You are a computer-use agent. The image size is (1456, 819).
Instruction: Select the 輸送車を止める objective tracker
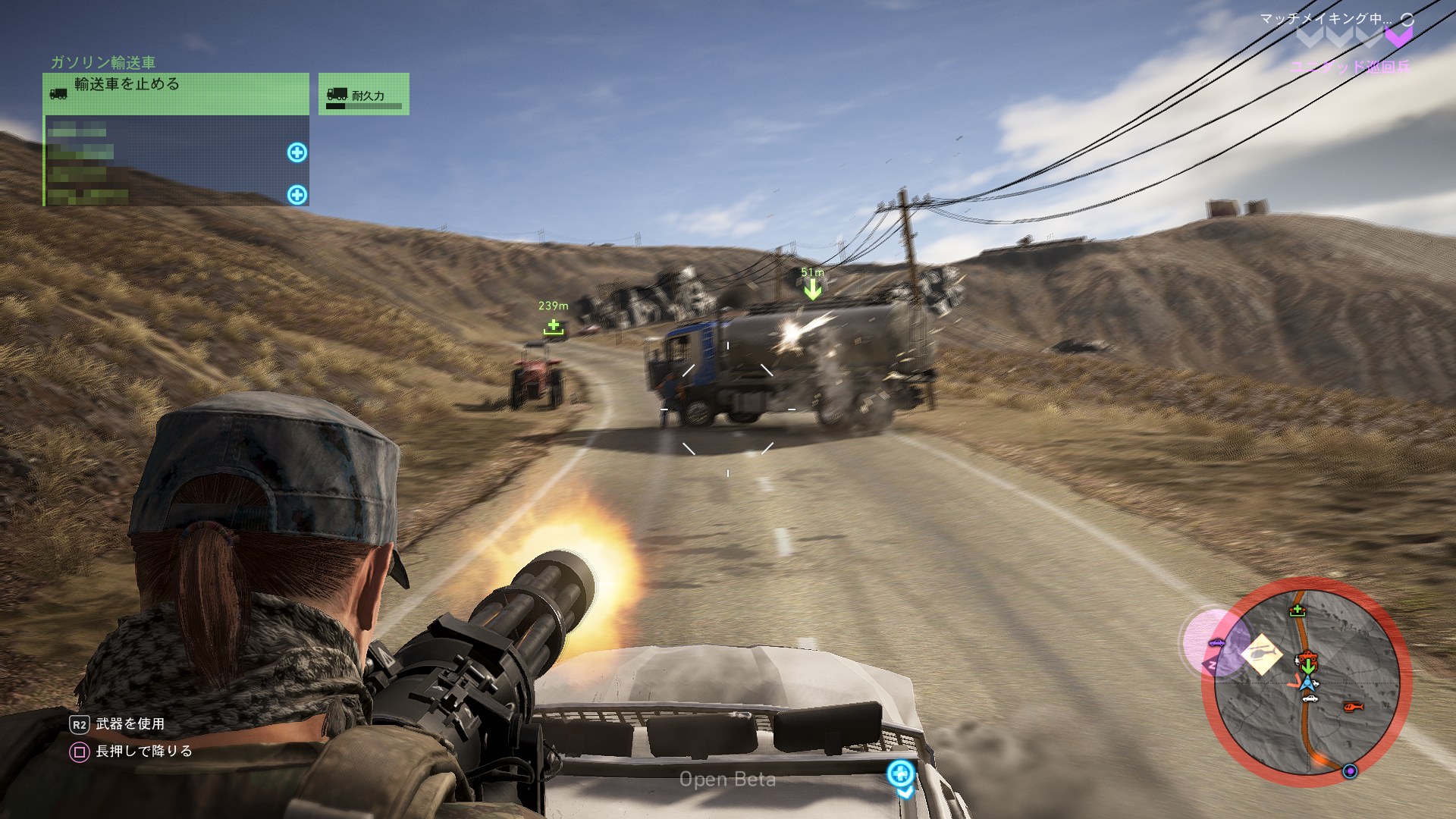[x=176, y=93]
